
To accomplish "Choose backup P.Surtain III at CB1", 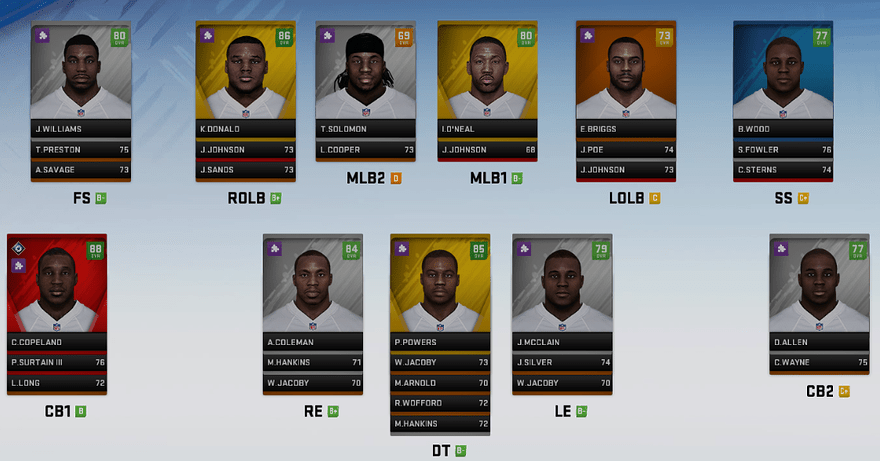I will click(x=56, y=362).
